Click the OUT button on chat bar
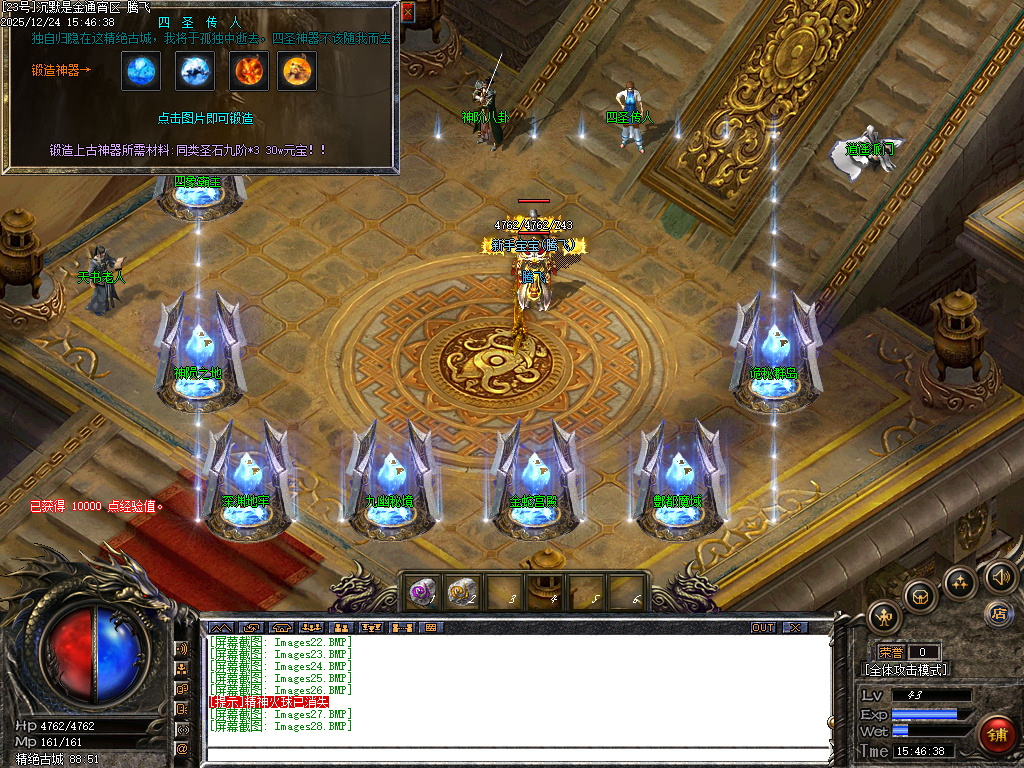 (x=763, y=628)
